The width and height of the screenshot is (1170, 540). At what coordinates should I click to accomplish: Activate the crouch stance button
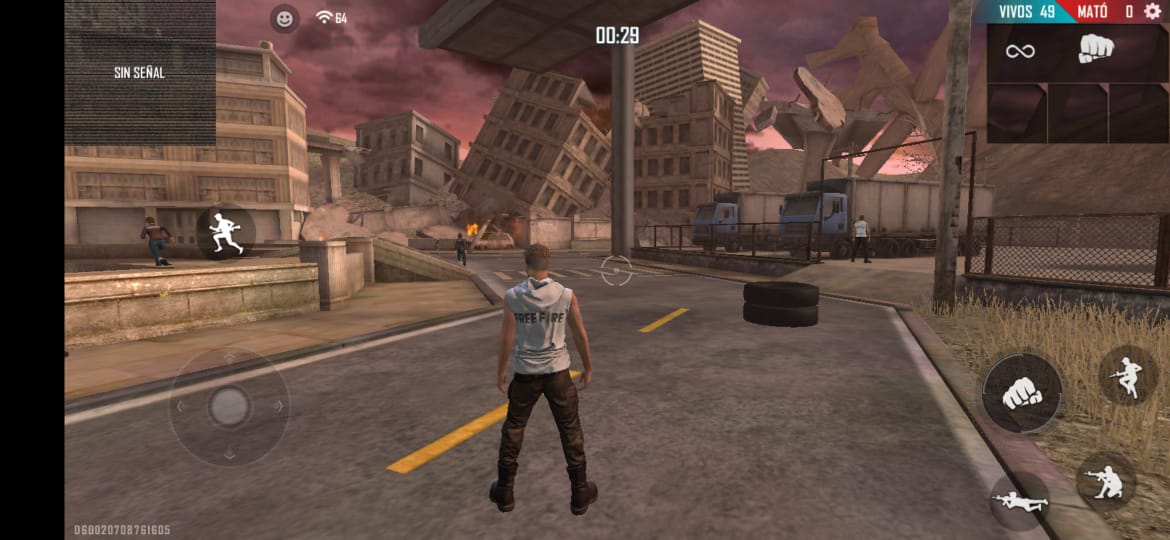point(1105,482)
